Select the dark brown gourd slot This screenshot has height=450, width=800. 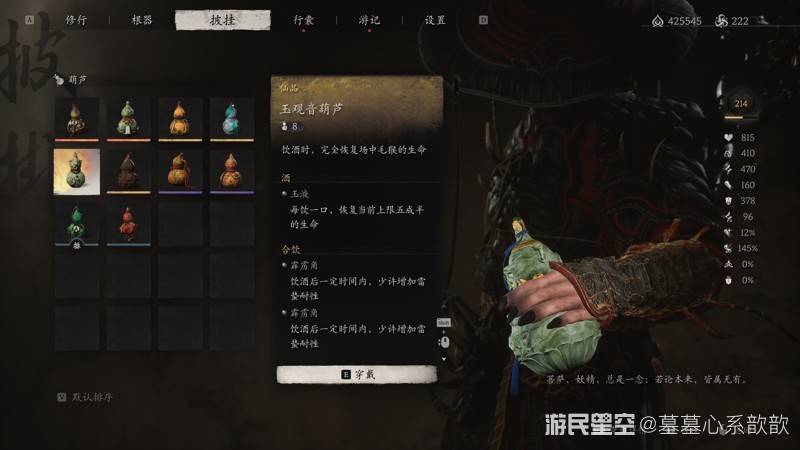[128, 171]
